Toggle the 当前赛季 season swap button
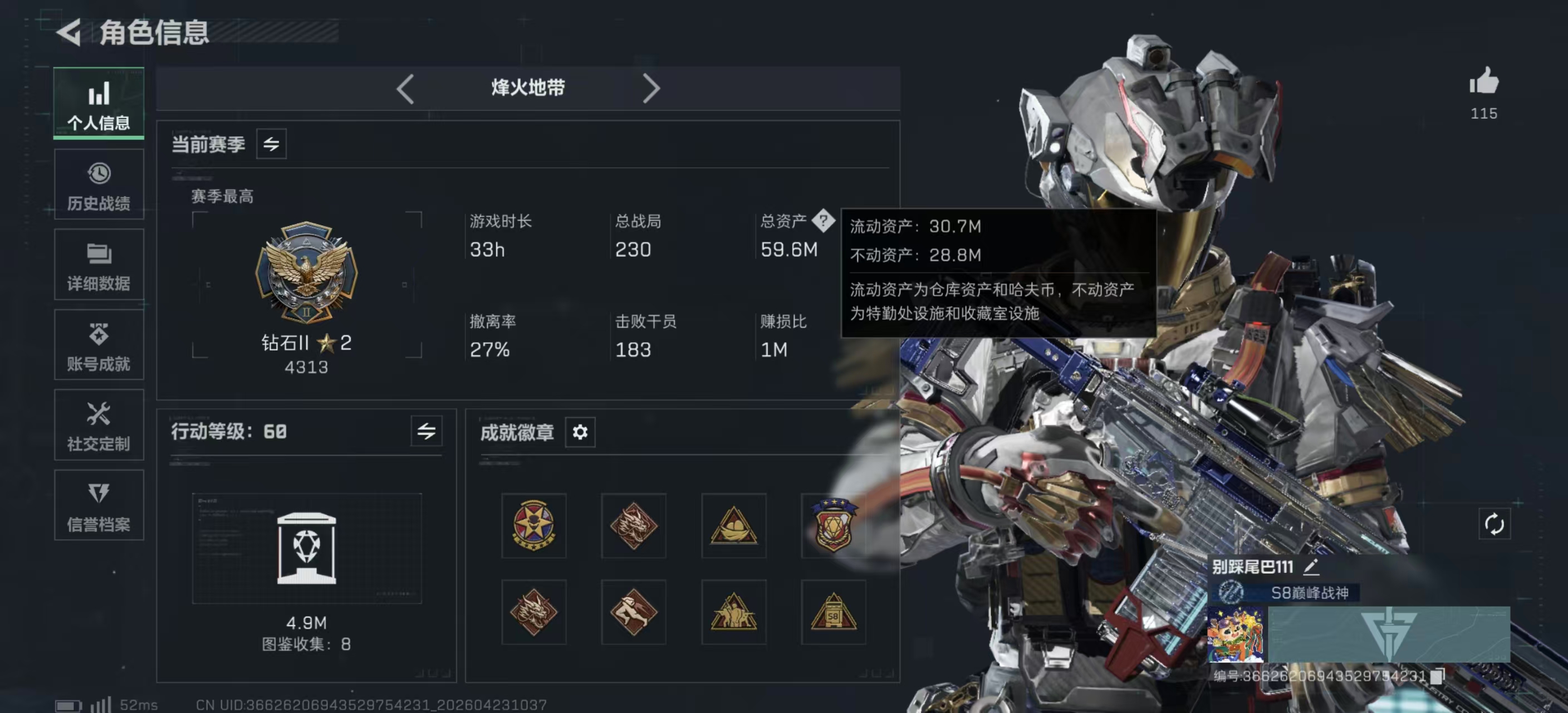 (x=271, y=144)
